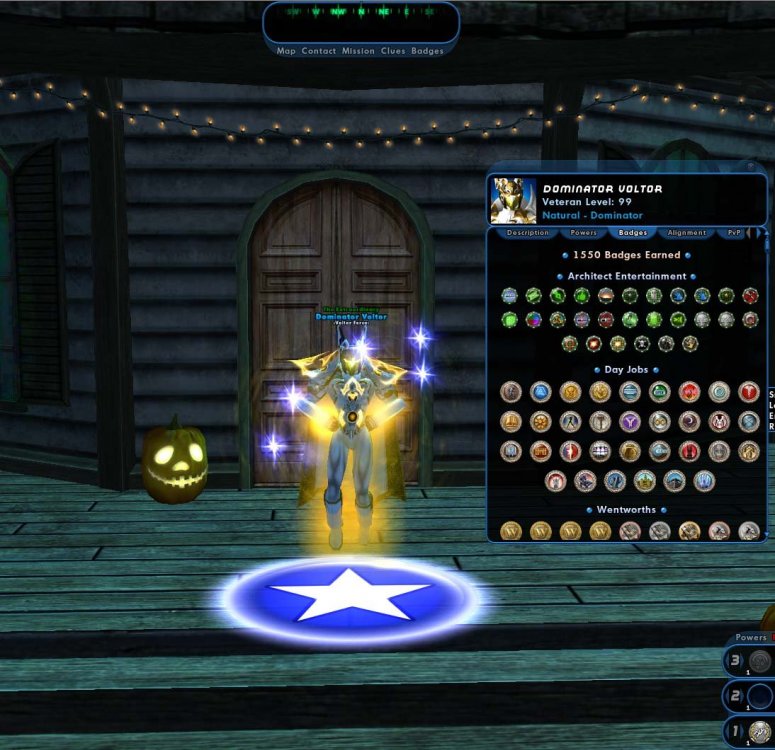Select Badges under the compass
Screen dimensions: 775x750
427,51
